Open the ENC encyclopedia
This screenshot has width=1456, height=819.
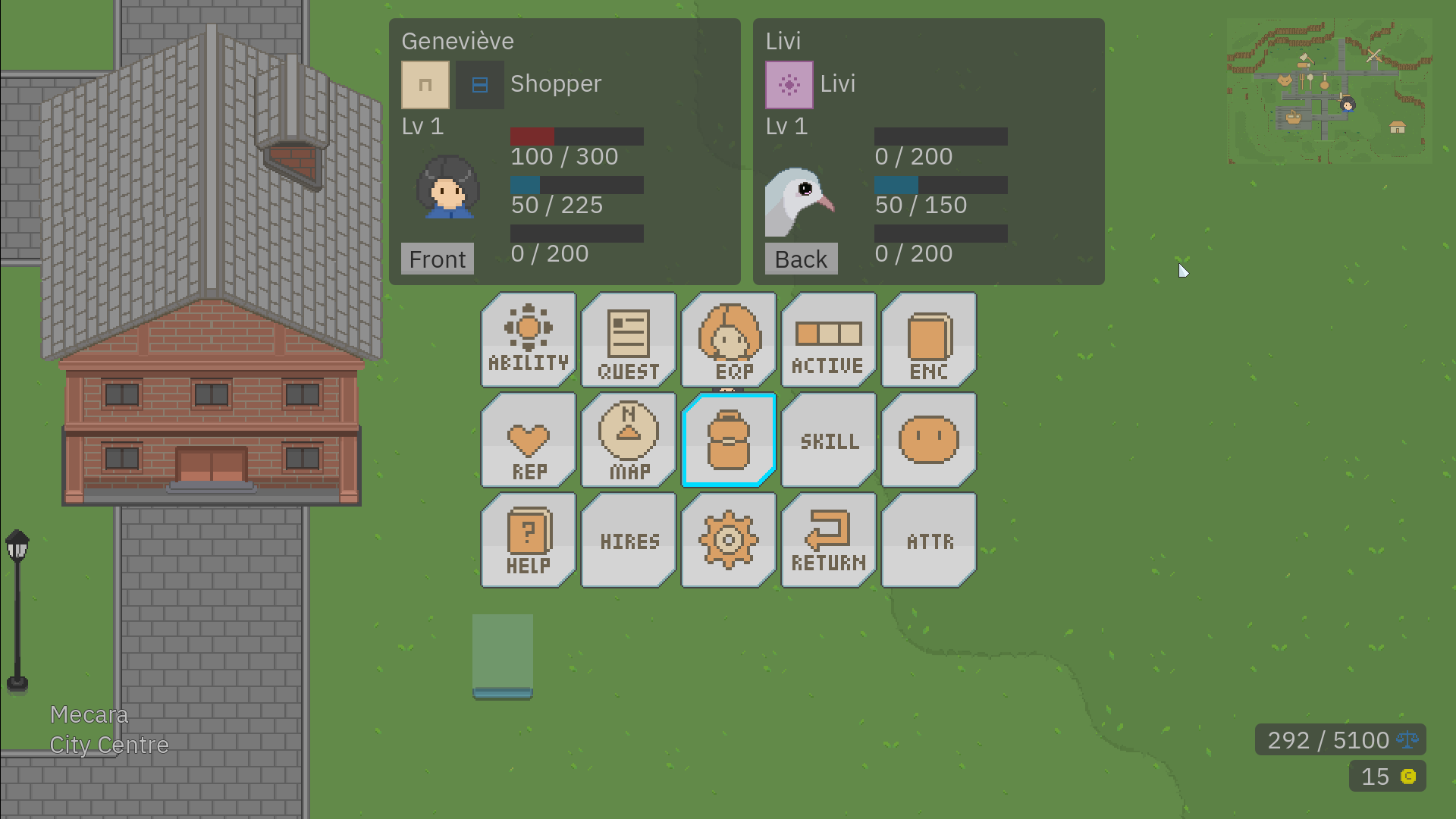(x=928, y=339)
